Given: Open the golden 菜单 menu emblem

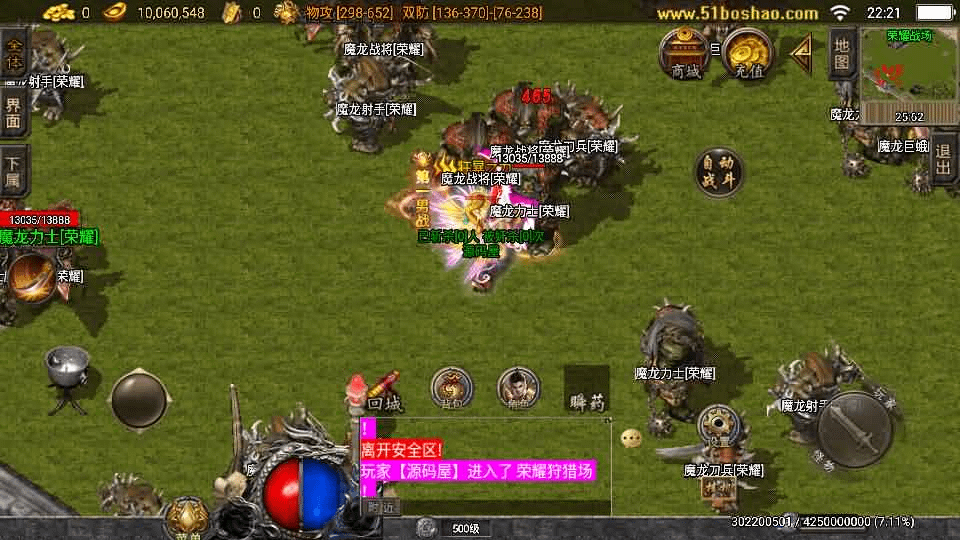Looking at the screenshot, I should 184,517.
